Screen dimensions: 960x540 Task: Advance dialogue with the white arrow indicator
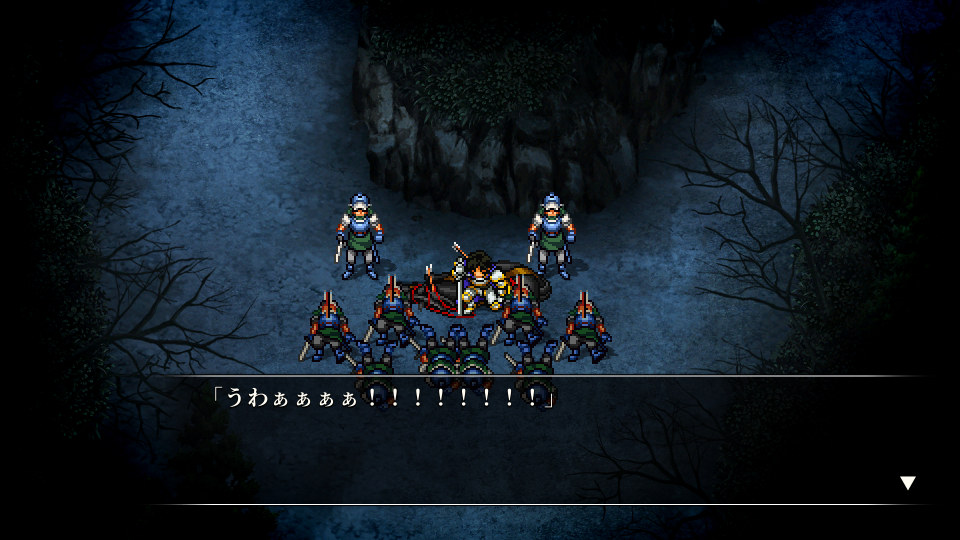point(907,483)
